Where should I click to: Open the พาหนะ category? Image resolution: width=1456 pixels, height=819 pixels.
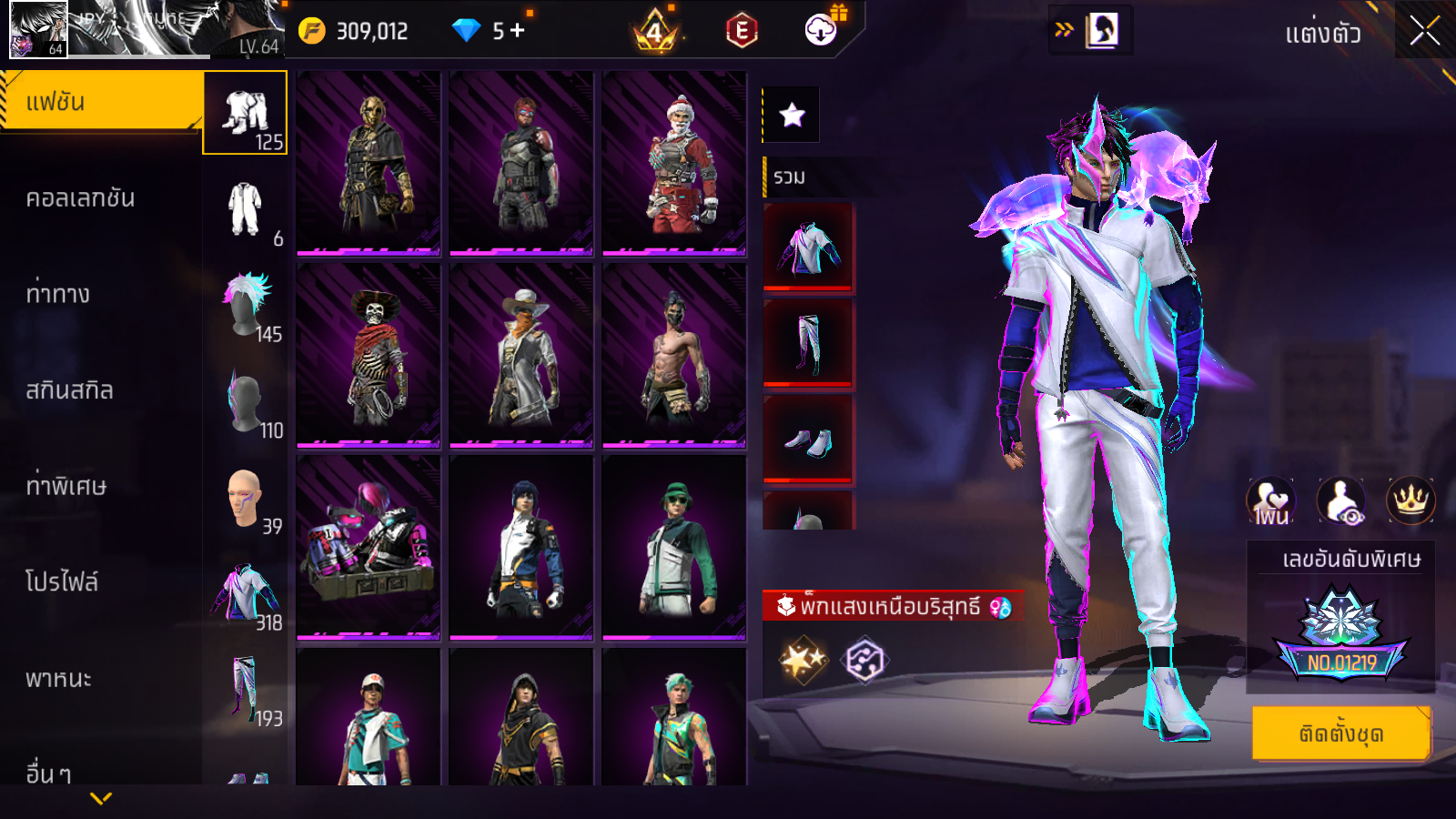tap(58, 679)
